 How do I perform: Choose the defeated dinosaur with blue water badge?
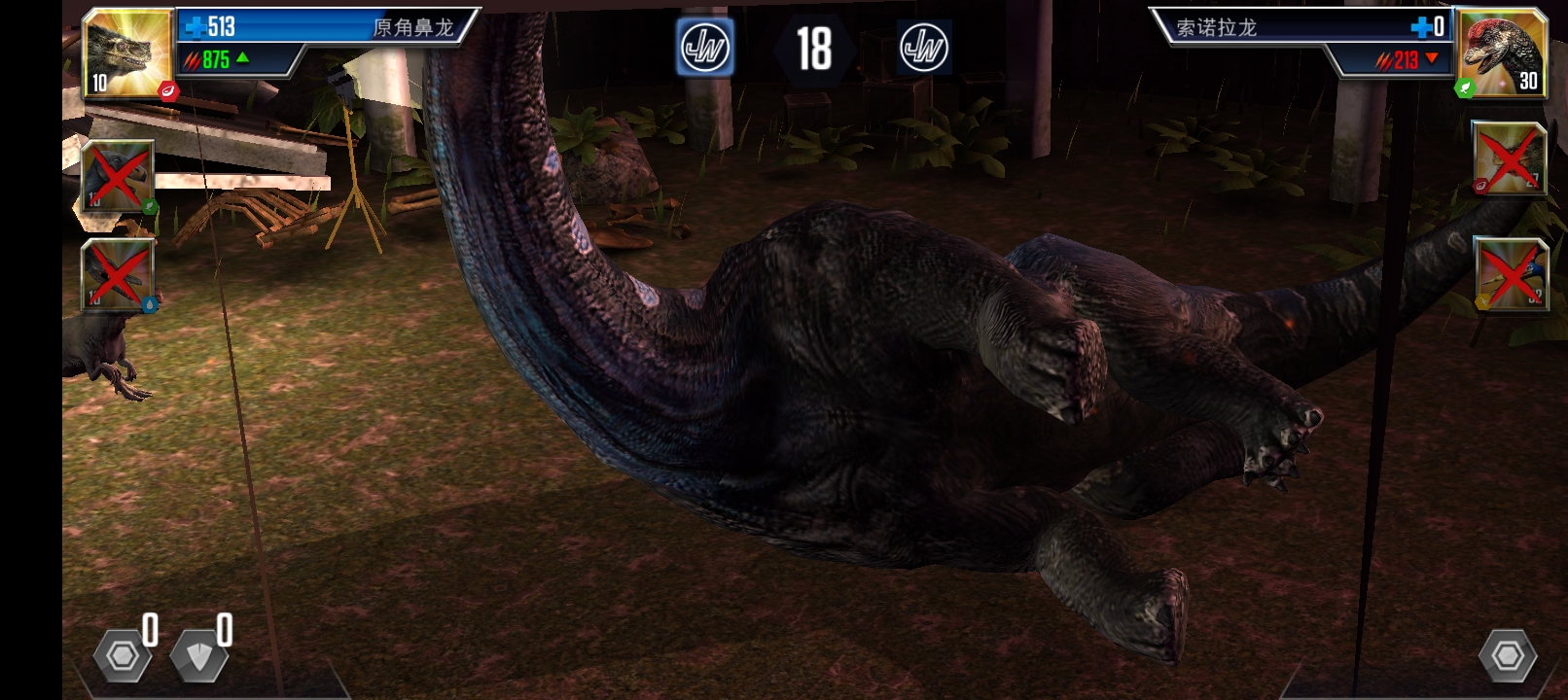coord(117,275)
